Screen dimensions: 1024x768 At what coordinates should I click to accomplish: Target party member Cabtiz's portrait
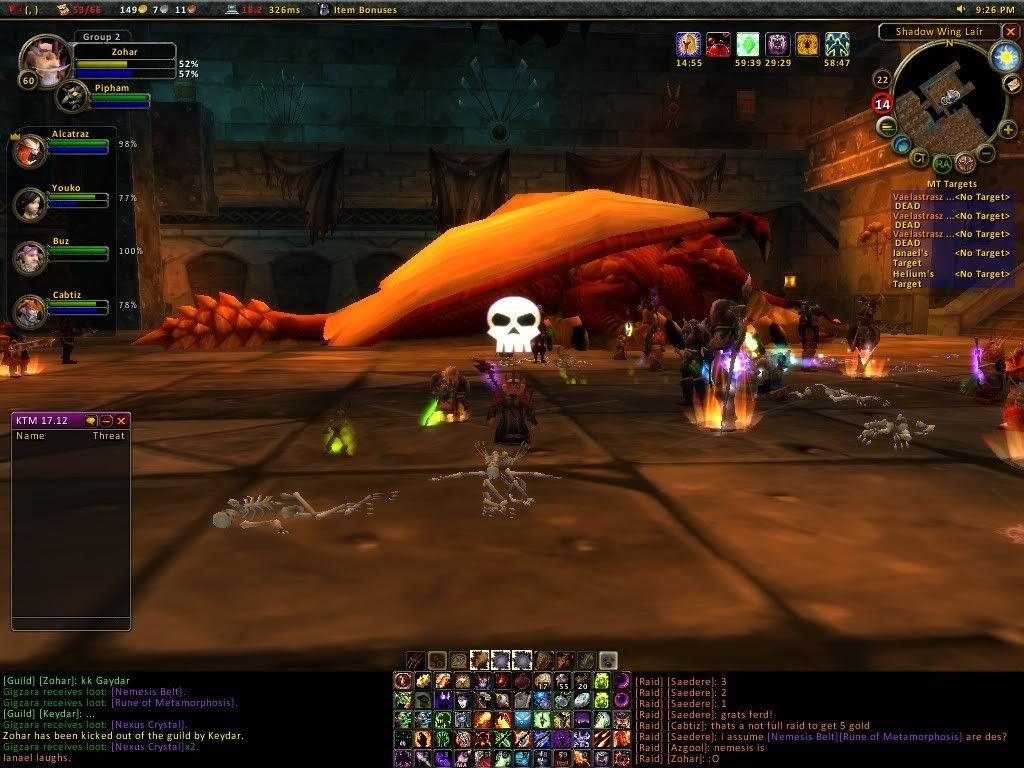point(29,311)
